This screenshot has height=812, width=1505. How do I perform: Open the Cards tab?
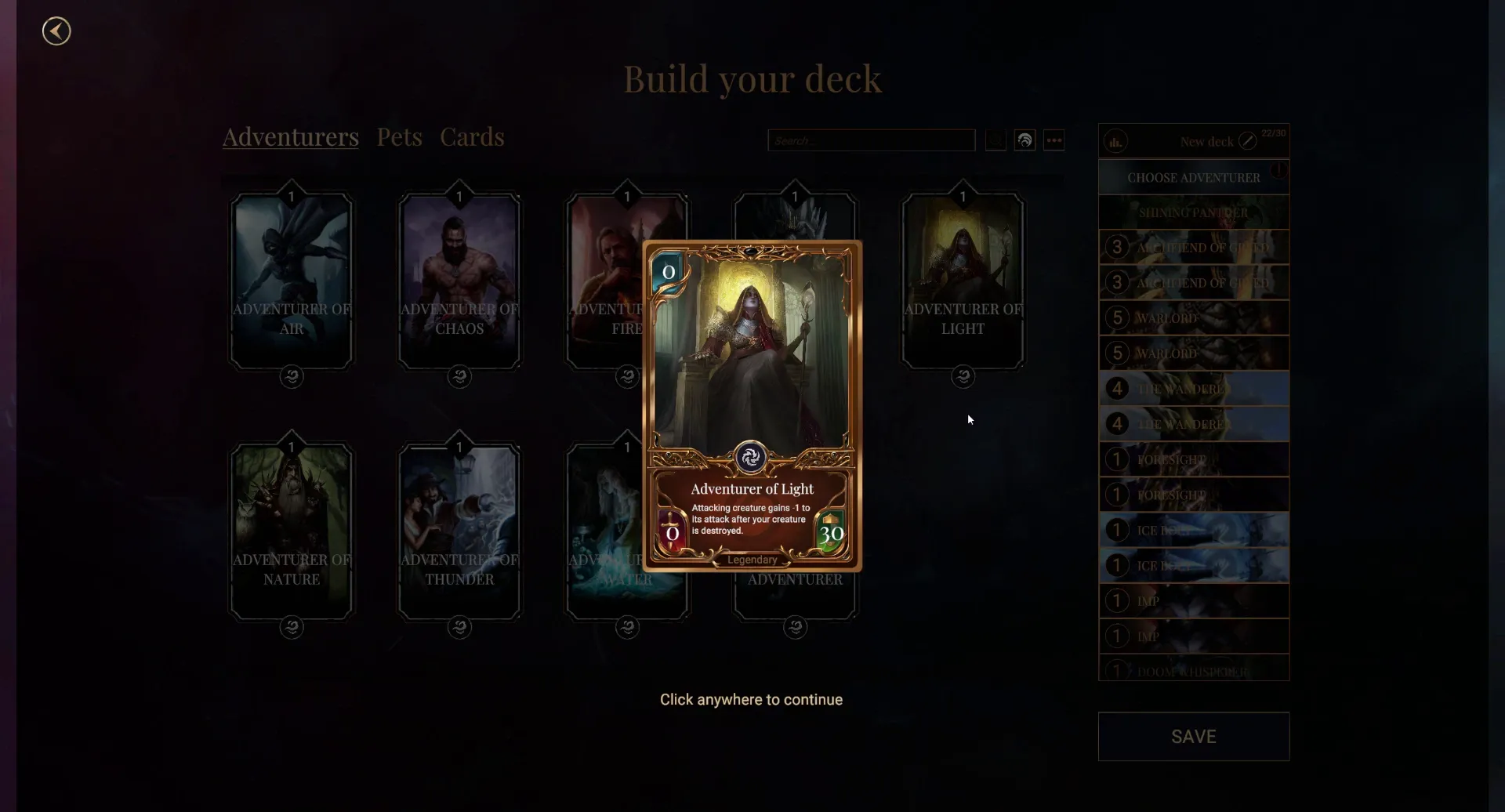click(x=471, y=136)
